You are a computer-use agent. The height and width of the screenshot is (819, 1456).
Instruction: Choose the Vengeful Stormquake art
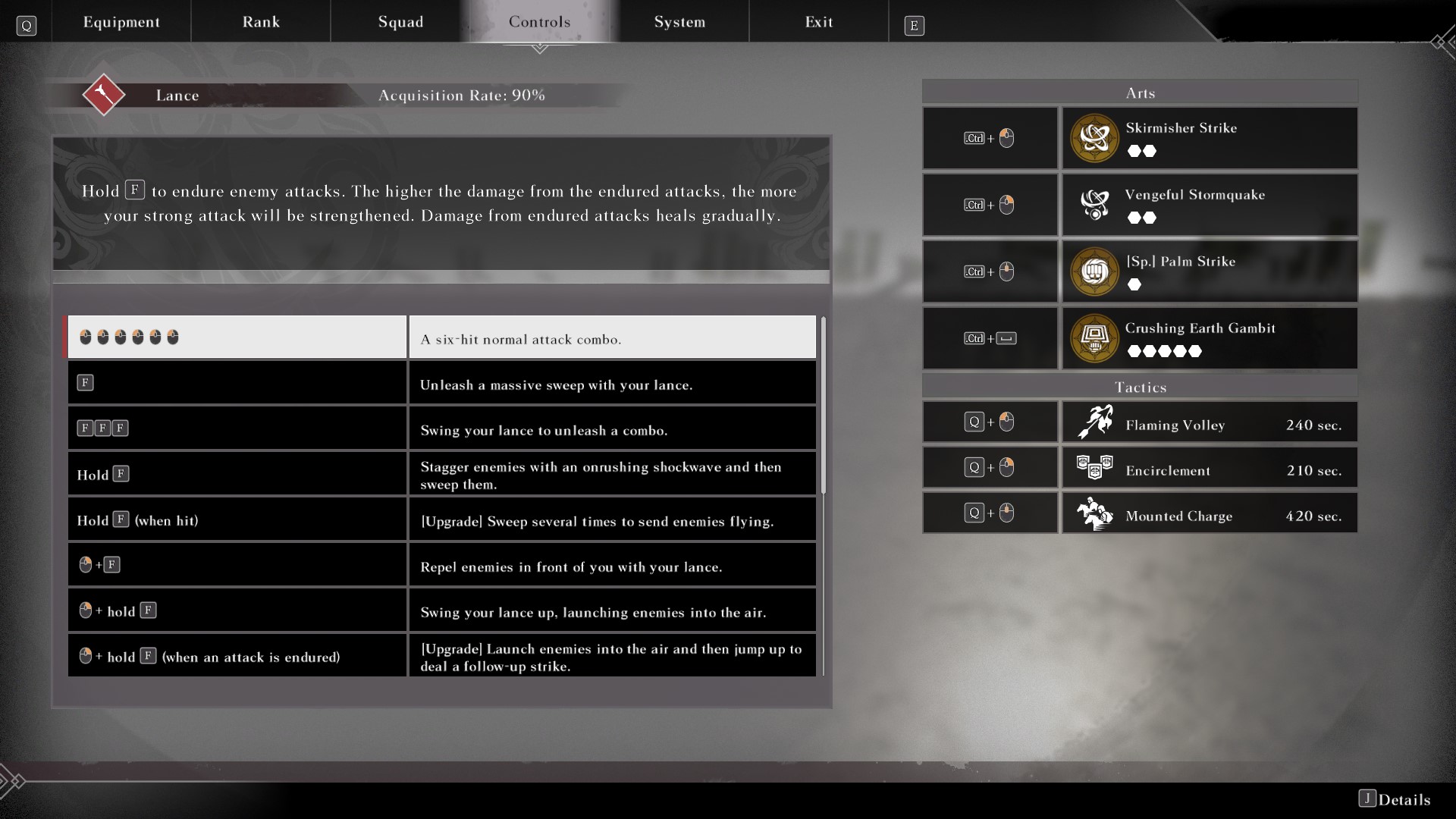click(1209, 205)
